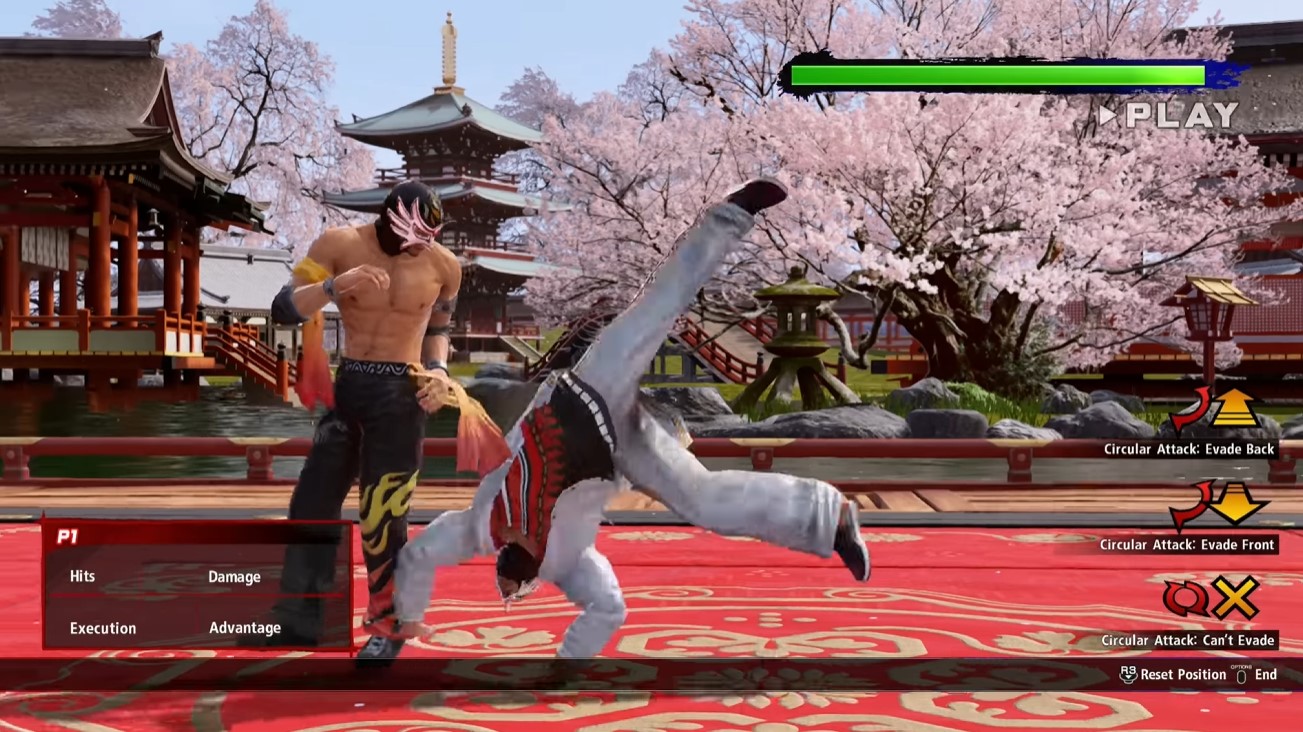Click the green health gauge bar
Viewport: 1303px width, 732px height.
coord(995,73)
